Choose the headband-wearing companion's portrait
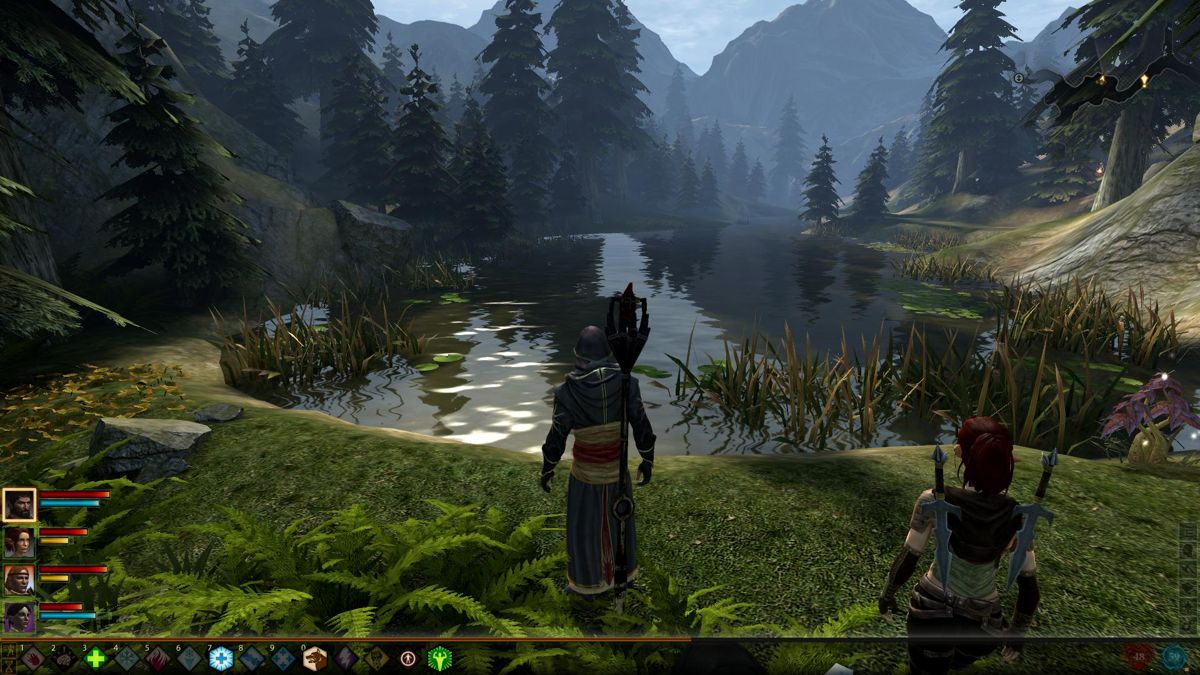The height and width of the screenshot is (675, 1200). click(x=19, y=579)
